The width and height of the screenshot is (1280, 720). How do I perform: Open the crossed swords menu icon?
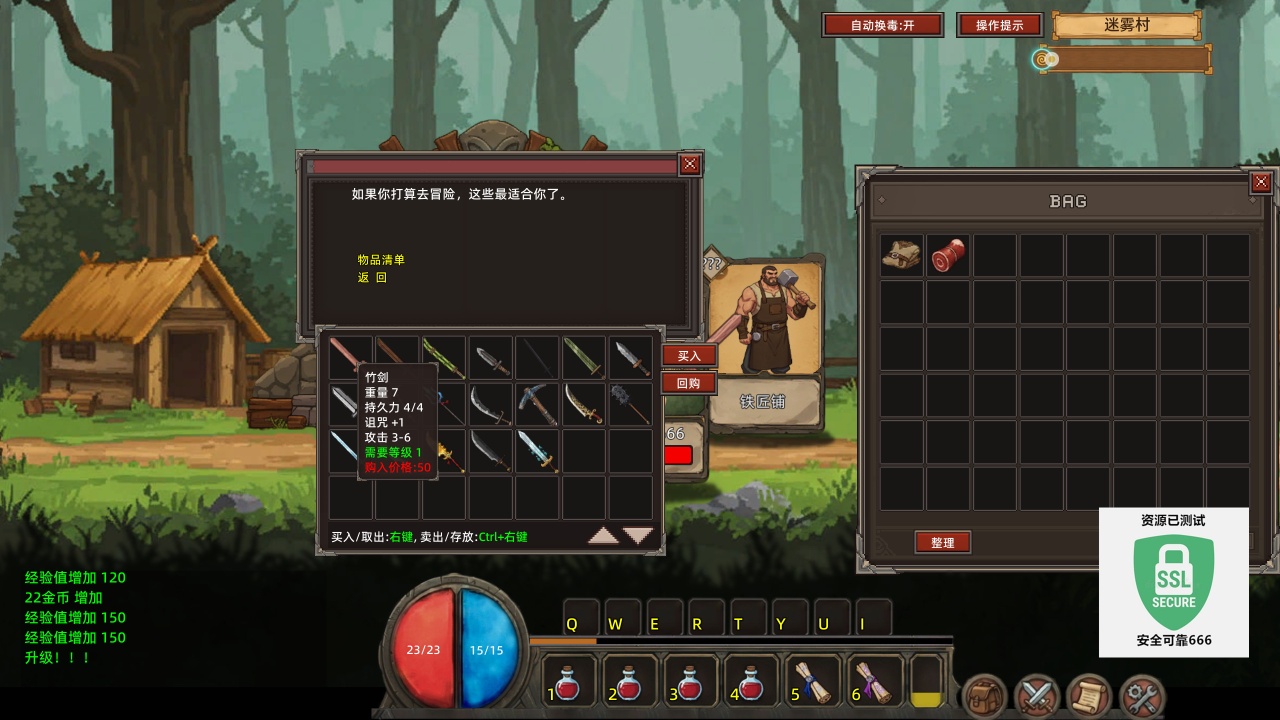point(1037,696)
